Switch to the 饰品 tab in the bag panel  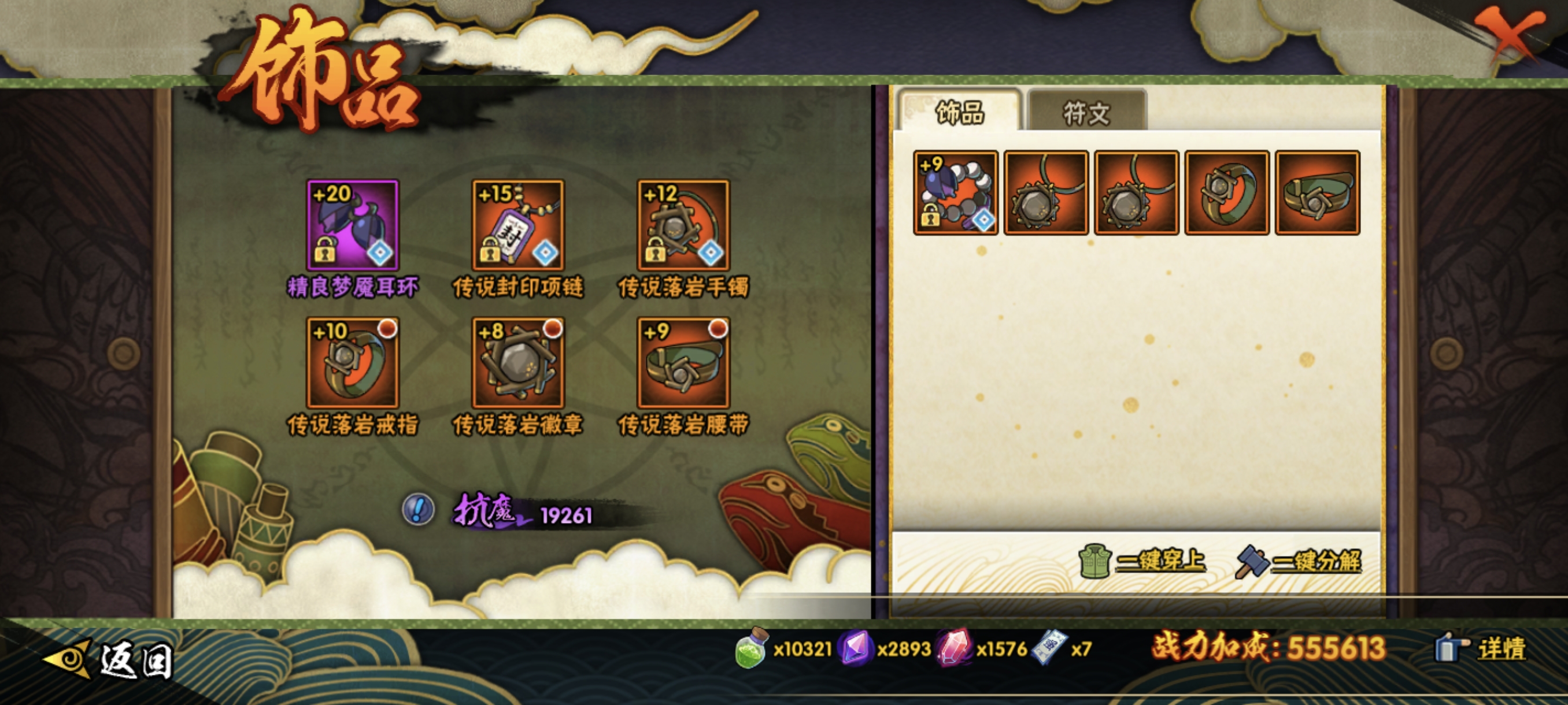pos(959,113)
